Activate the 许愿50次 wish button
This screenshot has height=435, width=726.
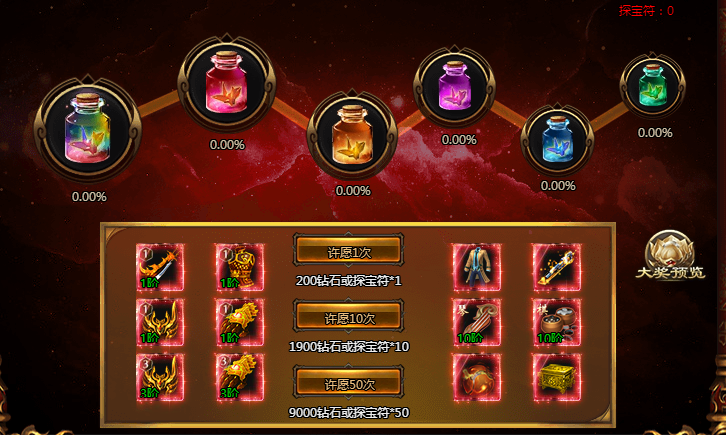point(348,383)
